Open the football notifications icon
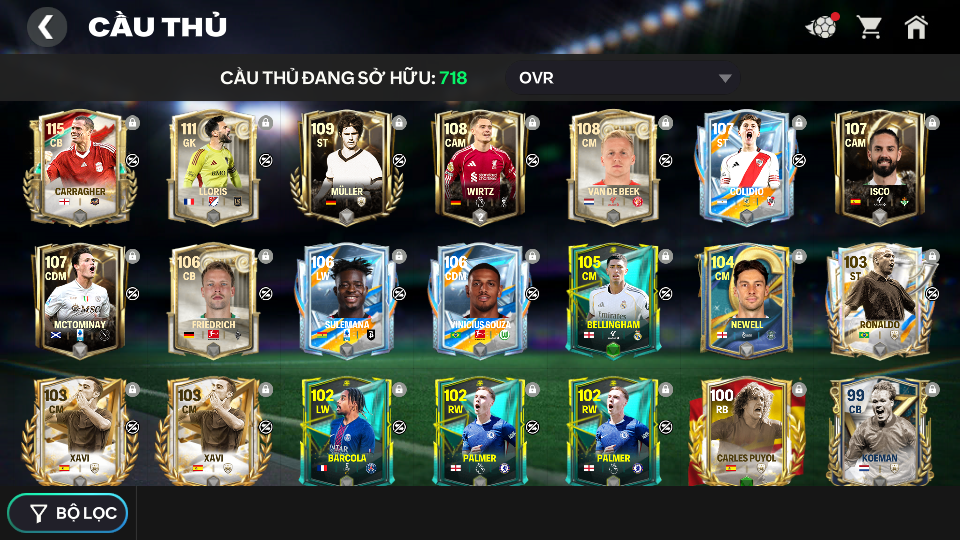The width and height of the screenshot is (960, 540). click(x=821, y=27)
